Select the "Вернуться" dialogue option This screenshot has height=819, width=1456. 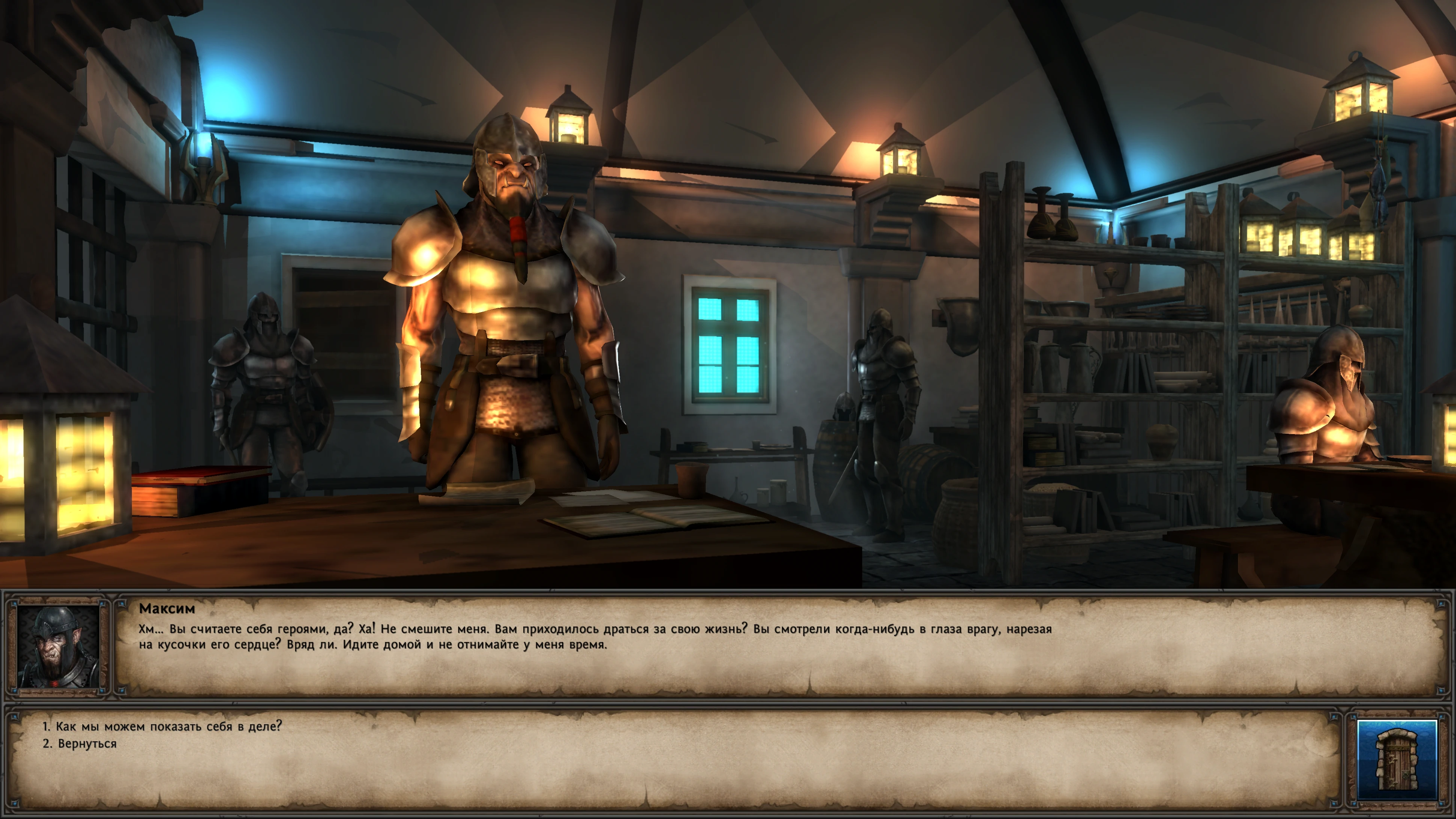(86, 744)
